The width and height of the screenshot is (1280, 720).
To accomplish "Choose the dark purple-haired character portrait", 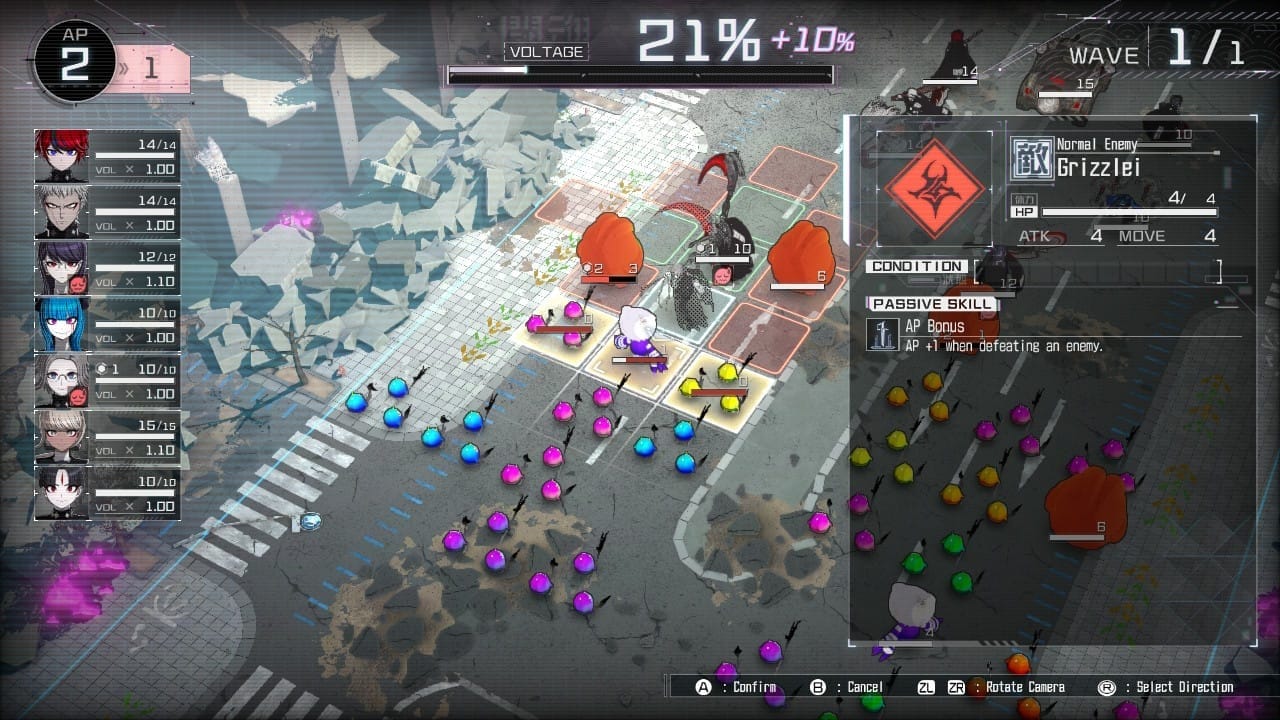I will pos(63,268).
